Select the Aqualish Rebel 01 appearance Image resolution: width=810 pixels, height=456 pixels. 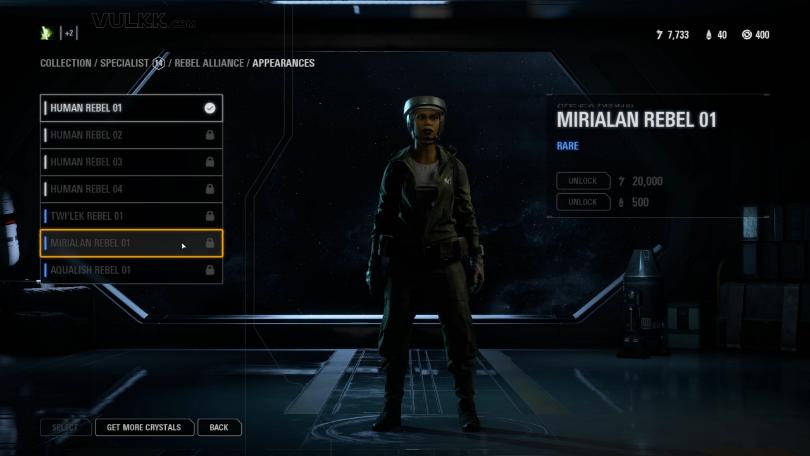tap(130, 270)
